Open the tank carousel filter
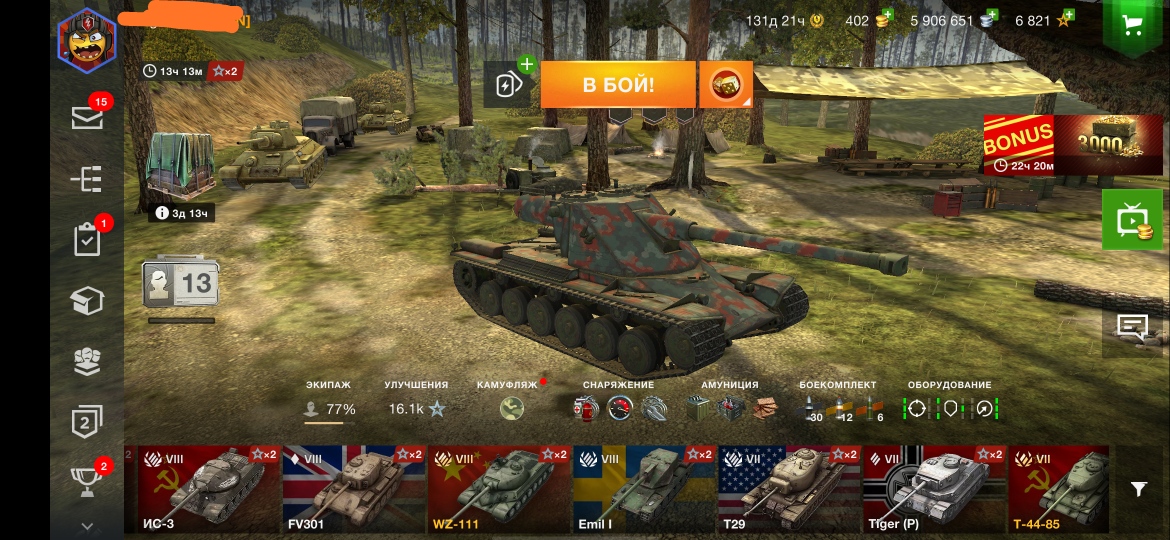The image size is (1170, 540). (x=1139, y=488)
